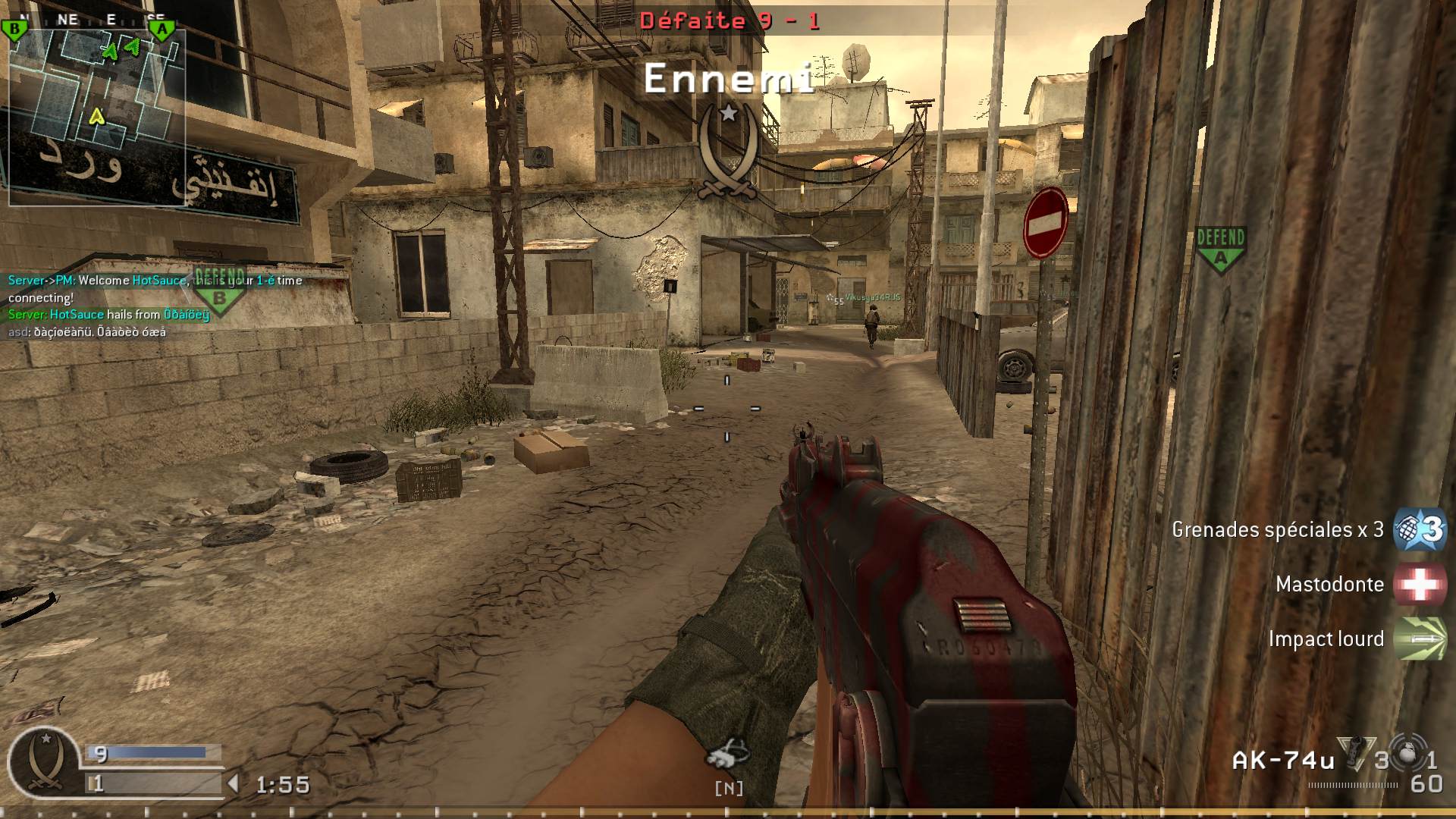Viewport: 1456px width, 819px height.
Task: Click the Ennemi team label
Action: click(x=728, y=78)
